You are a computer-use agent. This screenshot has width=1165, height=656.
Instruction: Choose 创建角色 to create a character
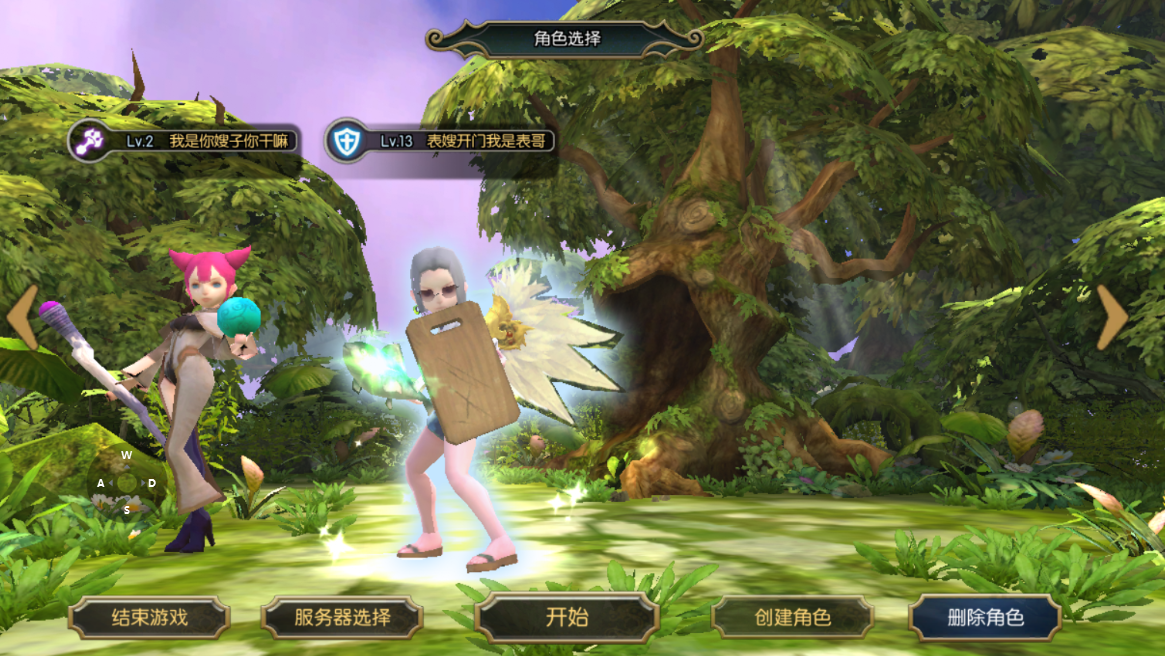[x=792, y=618]
